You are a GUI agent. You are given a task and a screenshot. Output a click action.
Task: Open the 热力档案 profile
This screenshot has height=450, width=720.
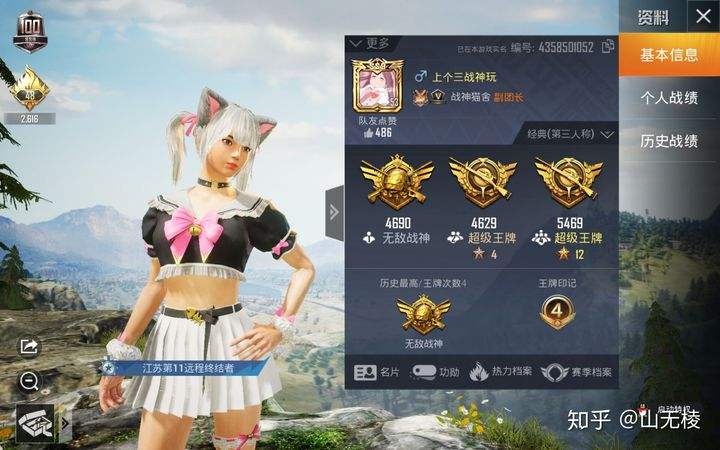(x=504, y=372)
